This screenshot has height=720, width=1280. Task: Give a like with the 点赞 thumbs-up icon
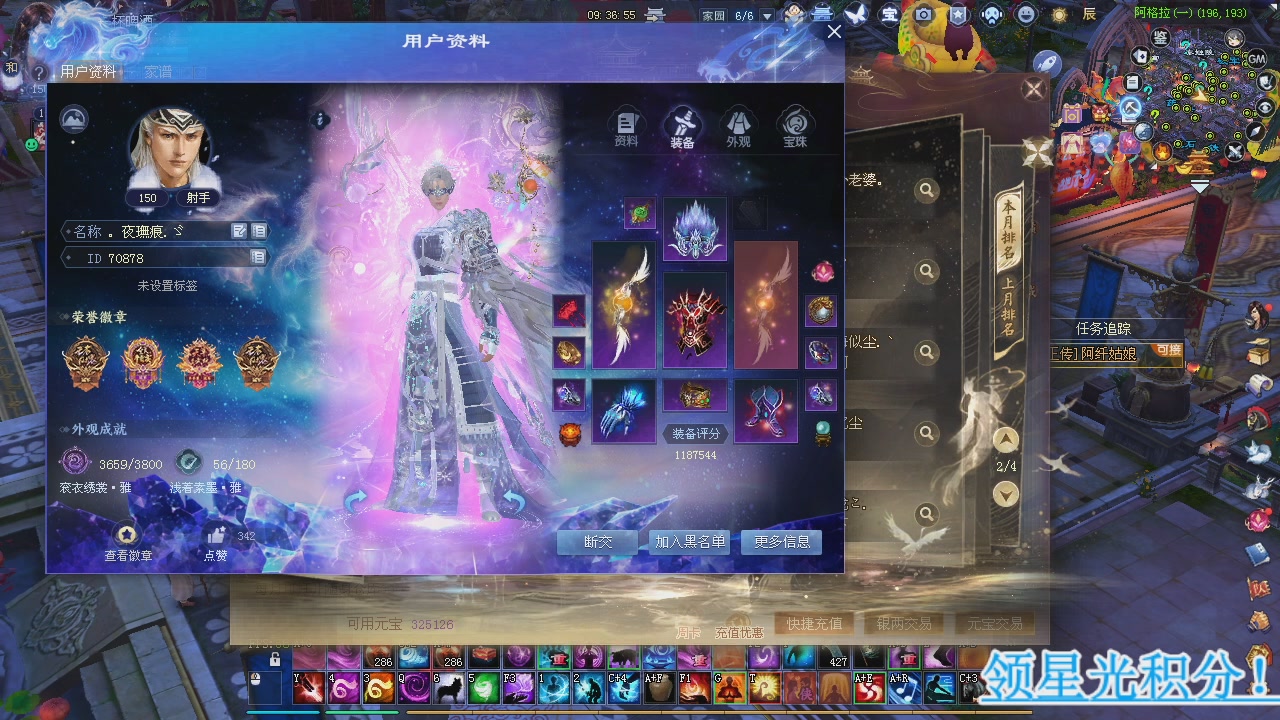(217, 535)
